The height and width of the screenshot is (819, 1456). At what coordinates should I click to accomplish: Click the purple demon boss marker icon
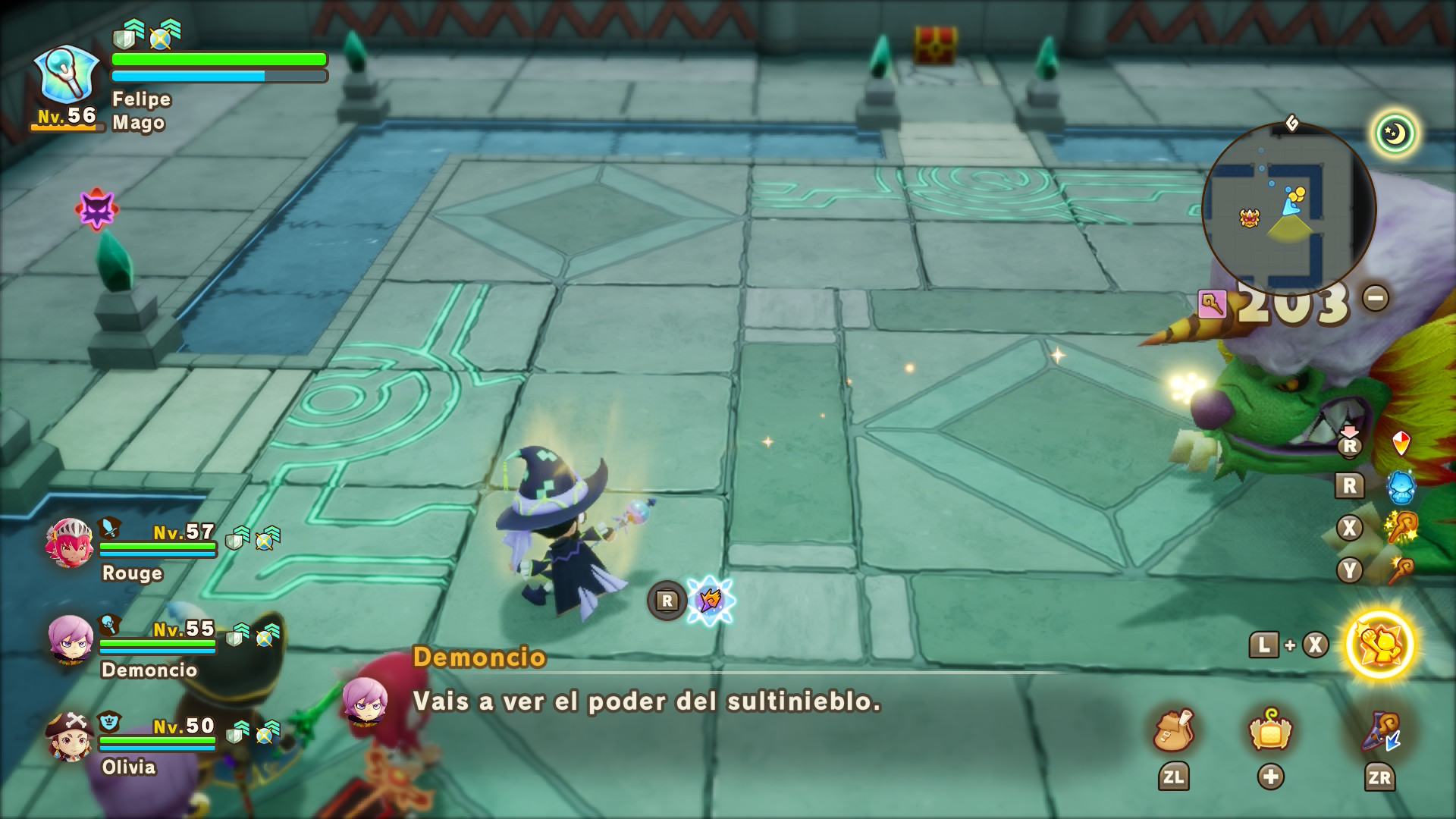(96, 209)
